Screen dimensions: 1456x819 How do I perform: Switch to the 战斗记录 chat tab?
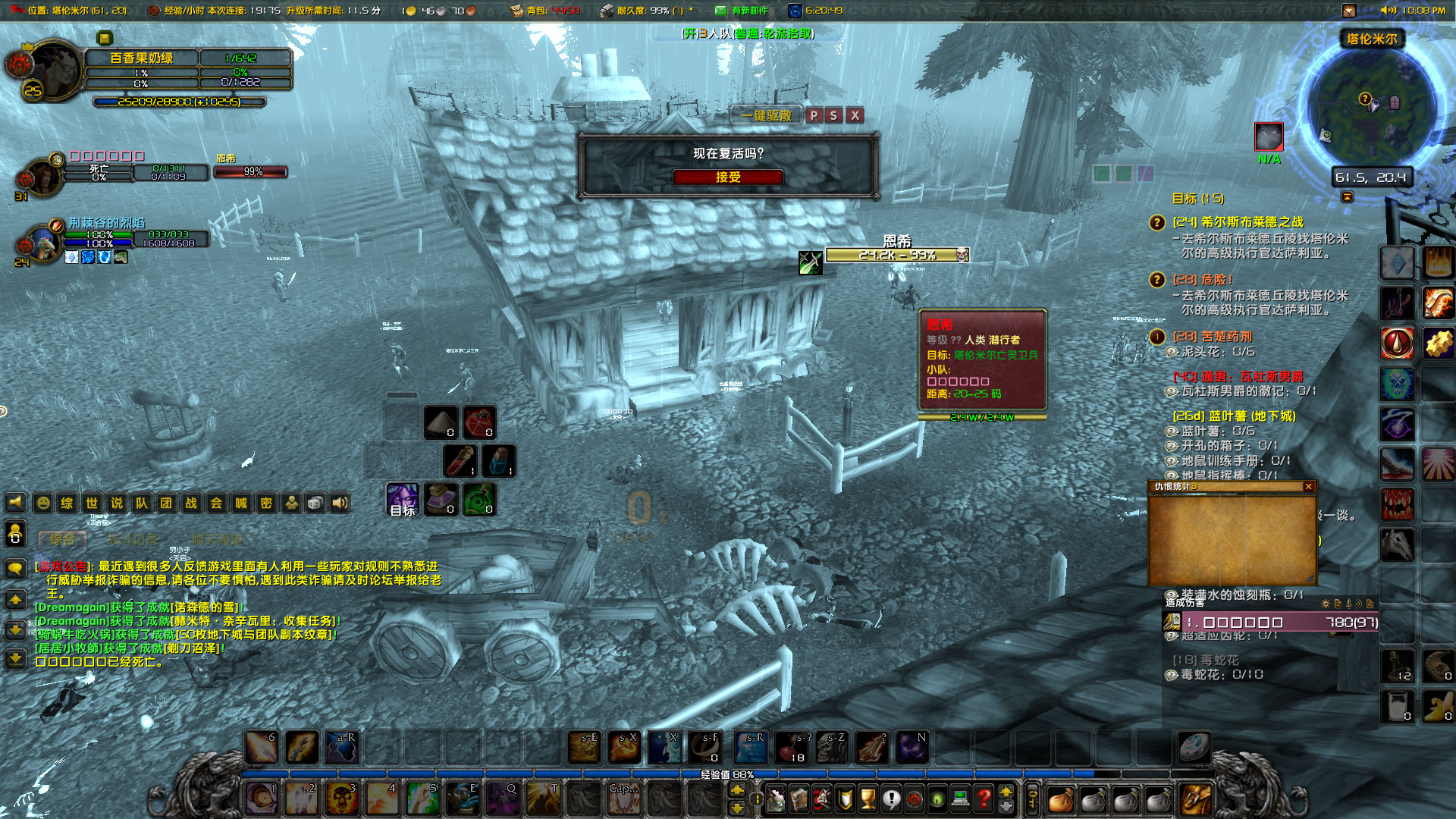(133, 540)
